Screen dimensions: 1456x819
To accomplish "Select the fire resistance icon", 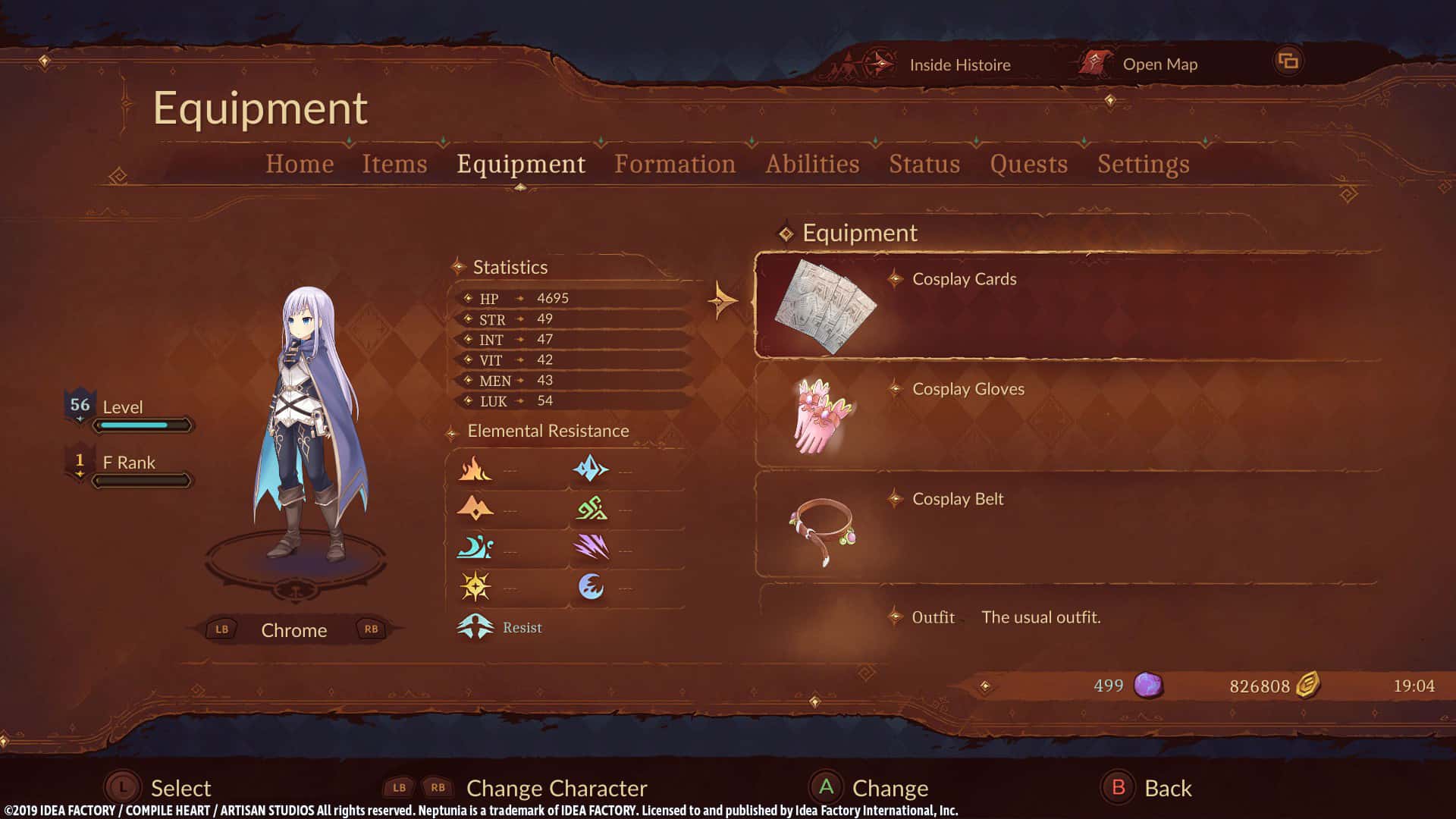I will 474,469.
